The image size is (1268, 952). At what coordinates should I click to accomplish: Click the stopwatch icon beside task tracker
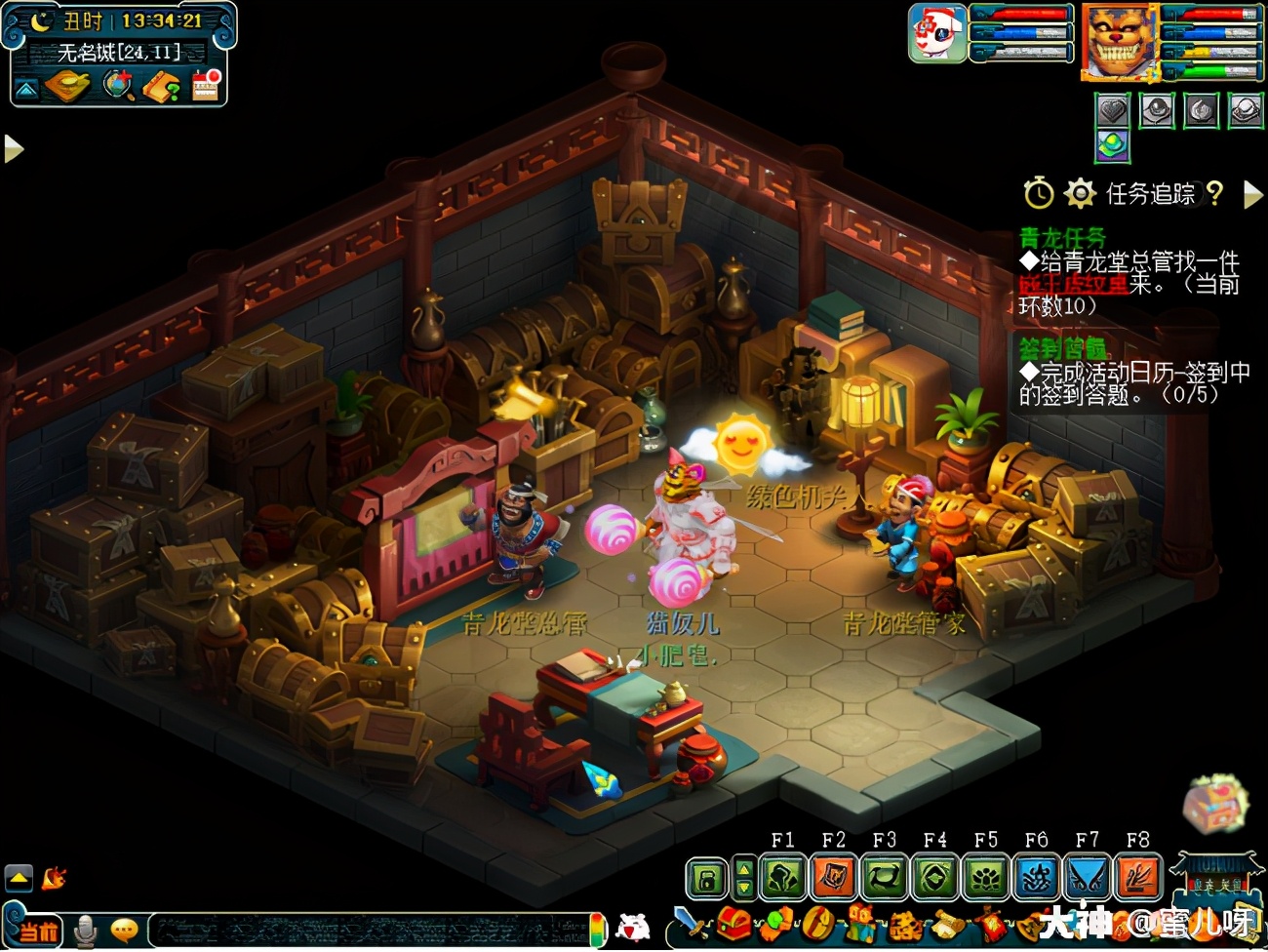click(1038, 193)
